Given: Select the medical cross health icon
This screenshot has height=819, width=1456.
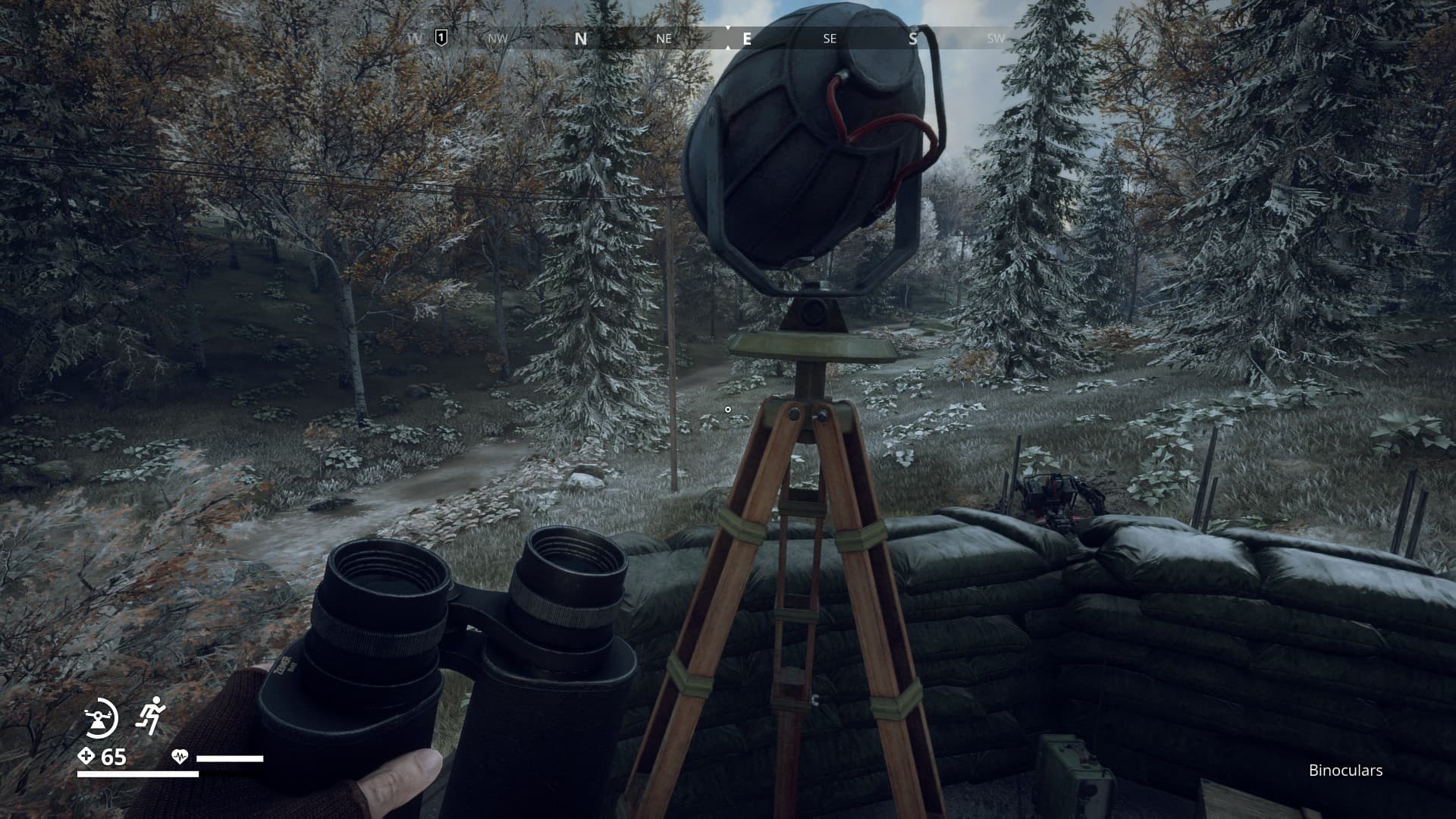Looking at the screenshot, I should click(86, 756).
